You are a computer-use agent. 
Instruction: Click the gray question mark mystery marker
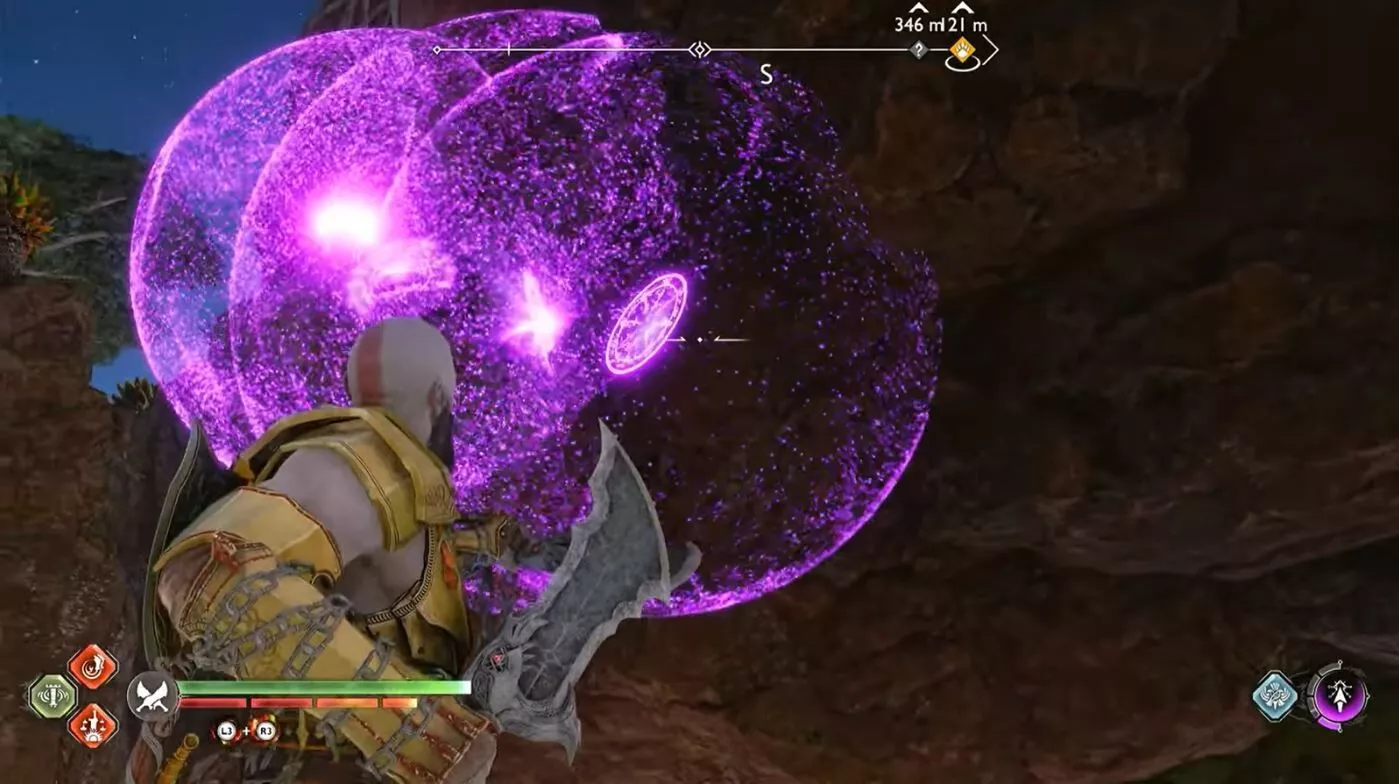919,50
